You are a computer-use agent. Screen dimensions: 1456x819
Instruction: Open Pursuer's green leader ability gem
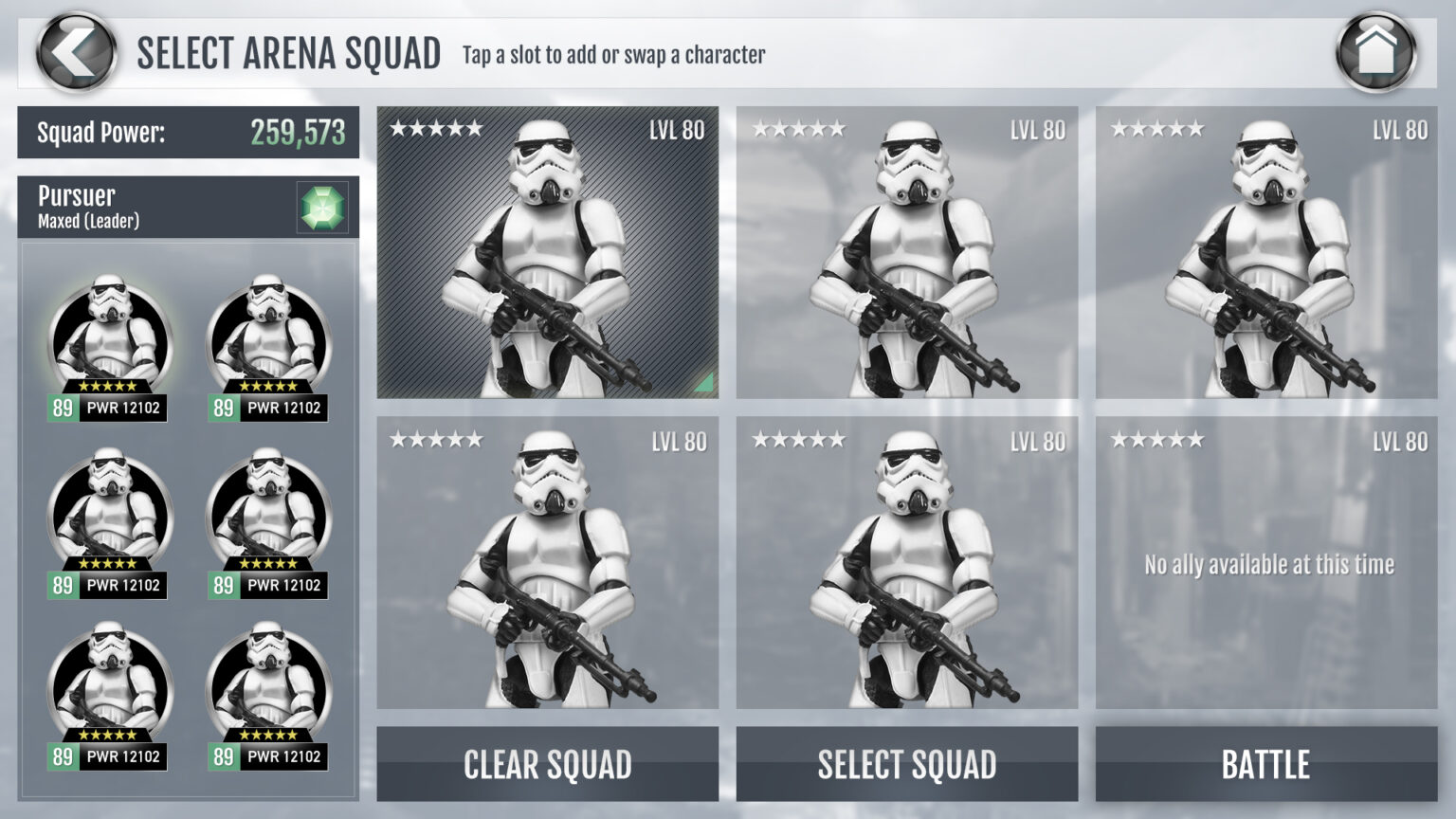point(323,208)
